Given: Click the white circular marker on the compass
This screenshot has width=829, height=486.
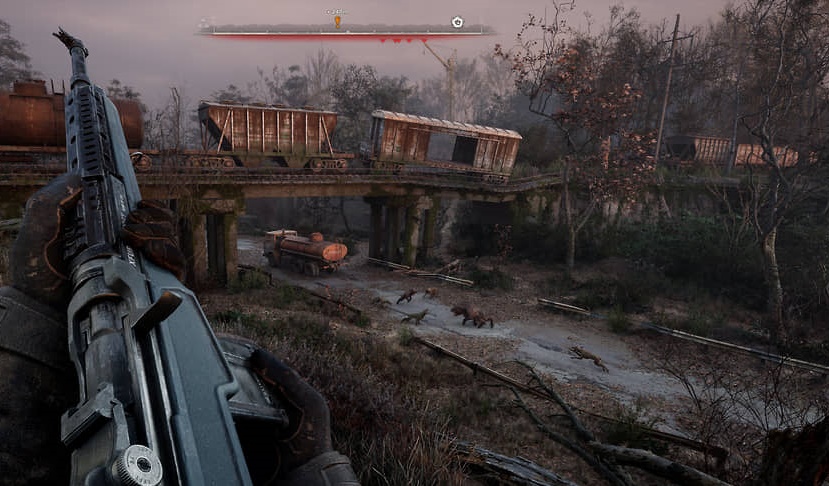Looking at the screenshot, I should [457, 21].
